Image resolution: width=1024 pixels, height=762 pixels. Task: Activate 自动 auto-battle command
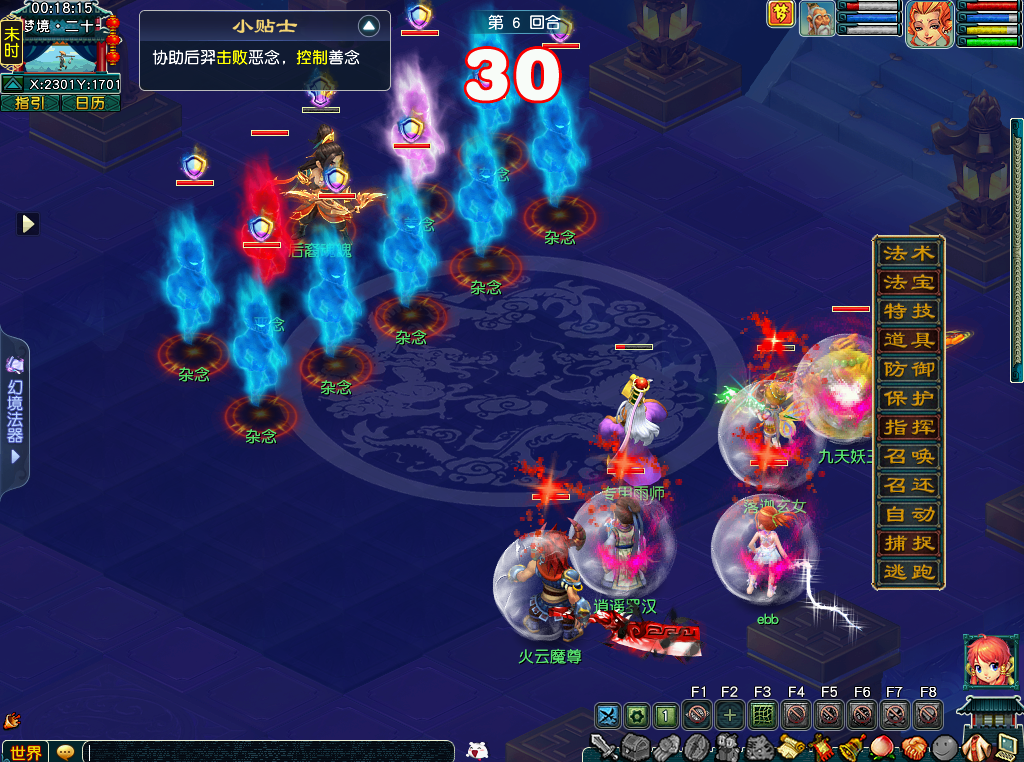pos(908,514)
